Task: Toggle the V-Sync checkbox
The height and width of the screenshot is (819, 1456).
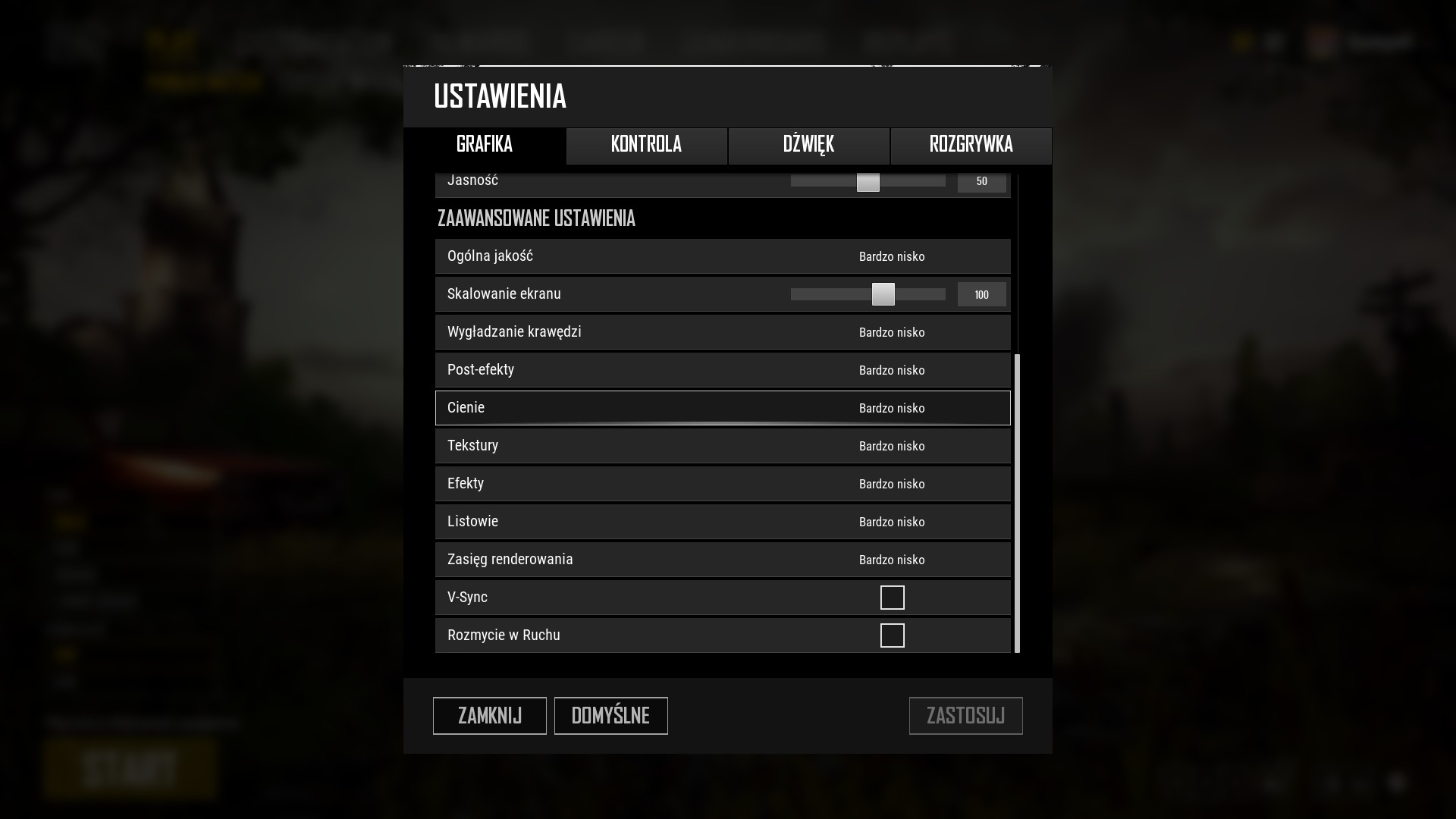Action: 892,598
